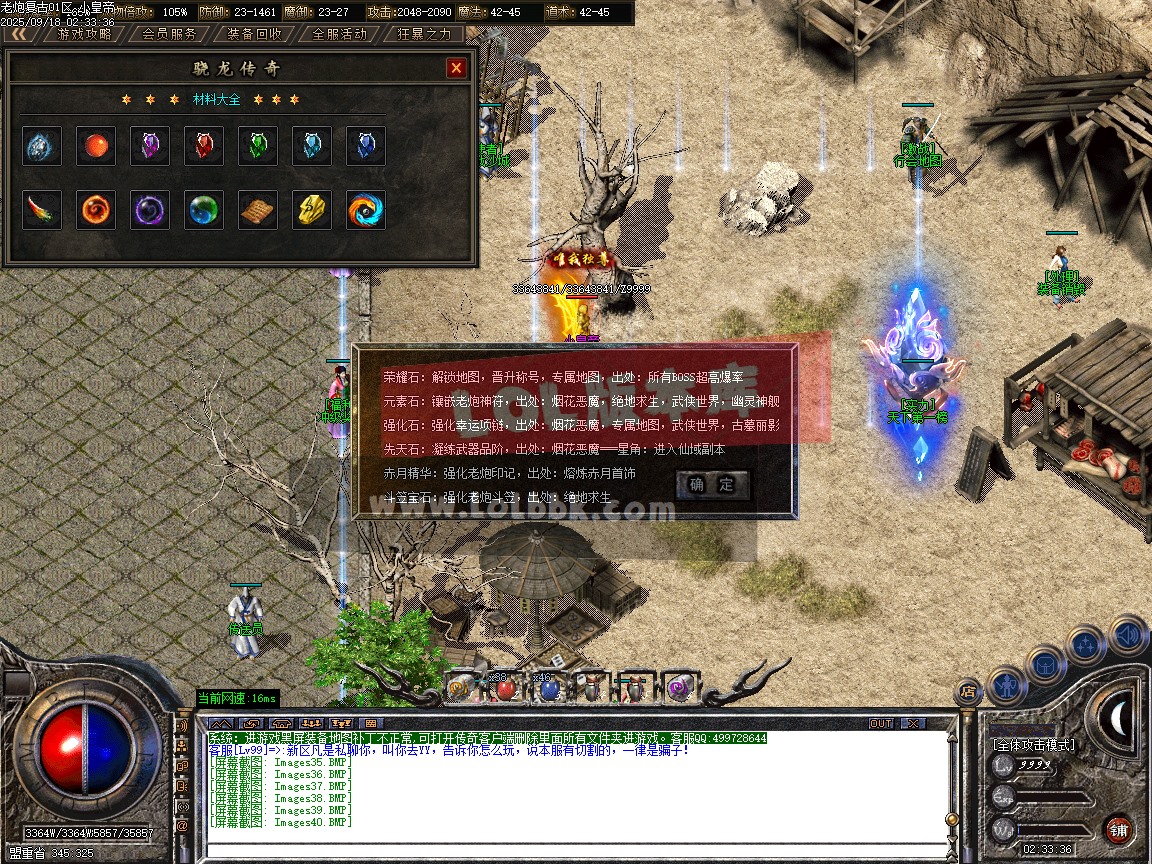Switch to the 会员服务 tab

coord(169,34)
